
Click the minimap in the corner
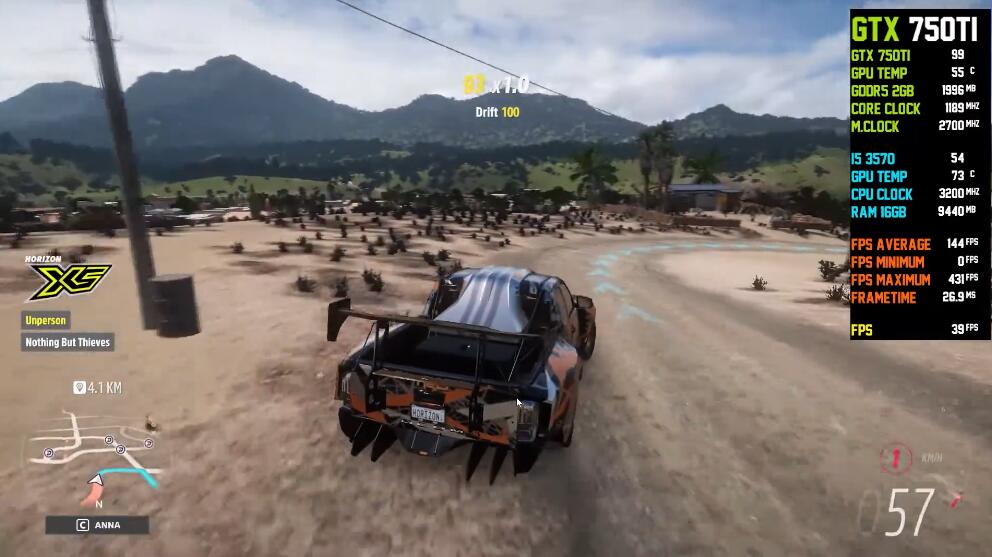pos(95,457)
